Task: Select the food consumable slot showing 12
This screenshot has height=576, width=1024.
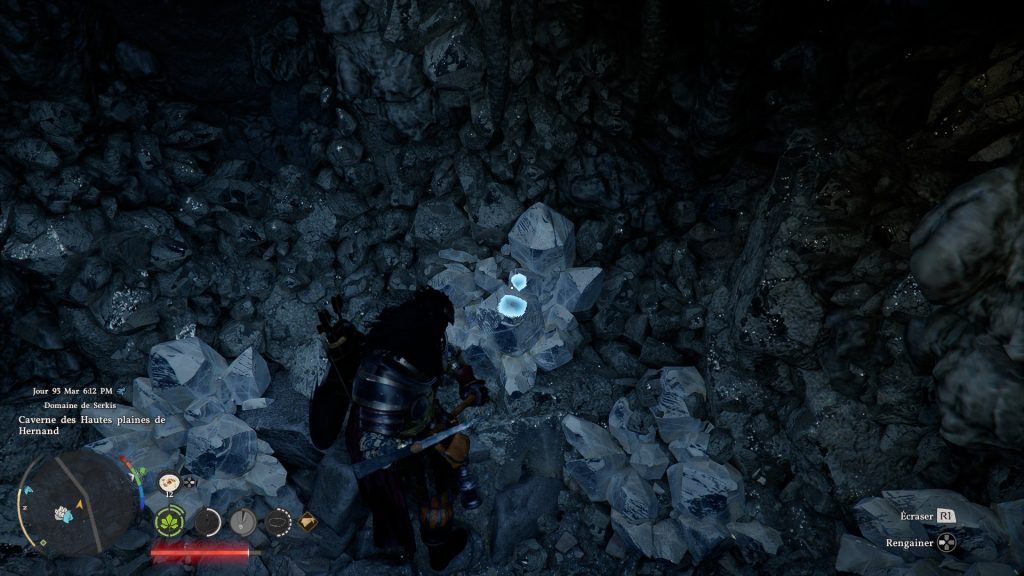Action: click(168, 482)
